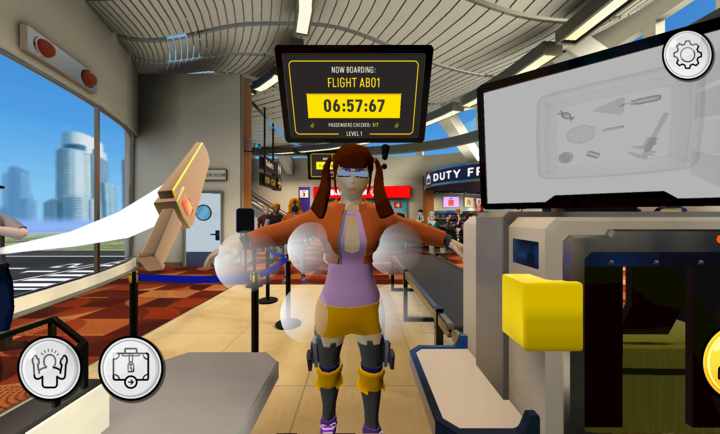Tap the hands-up passenger search button
Image resolution: width=720 pixels, height=434 pixels.
coord(49,369)
